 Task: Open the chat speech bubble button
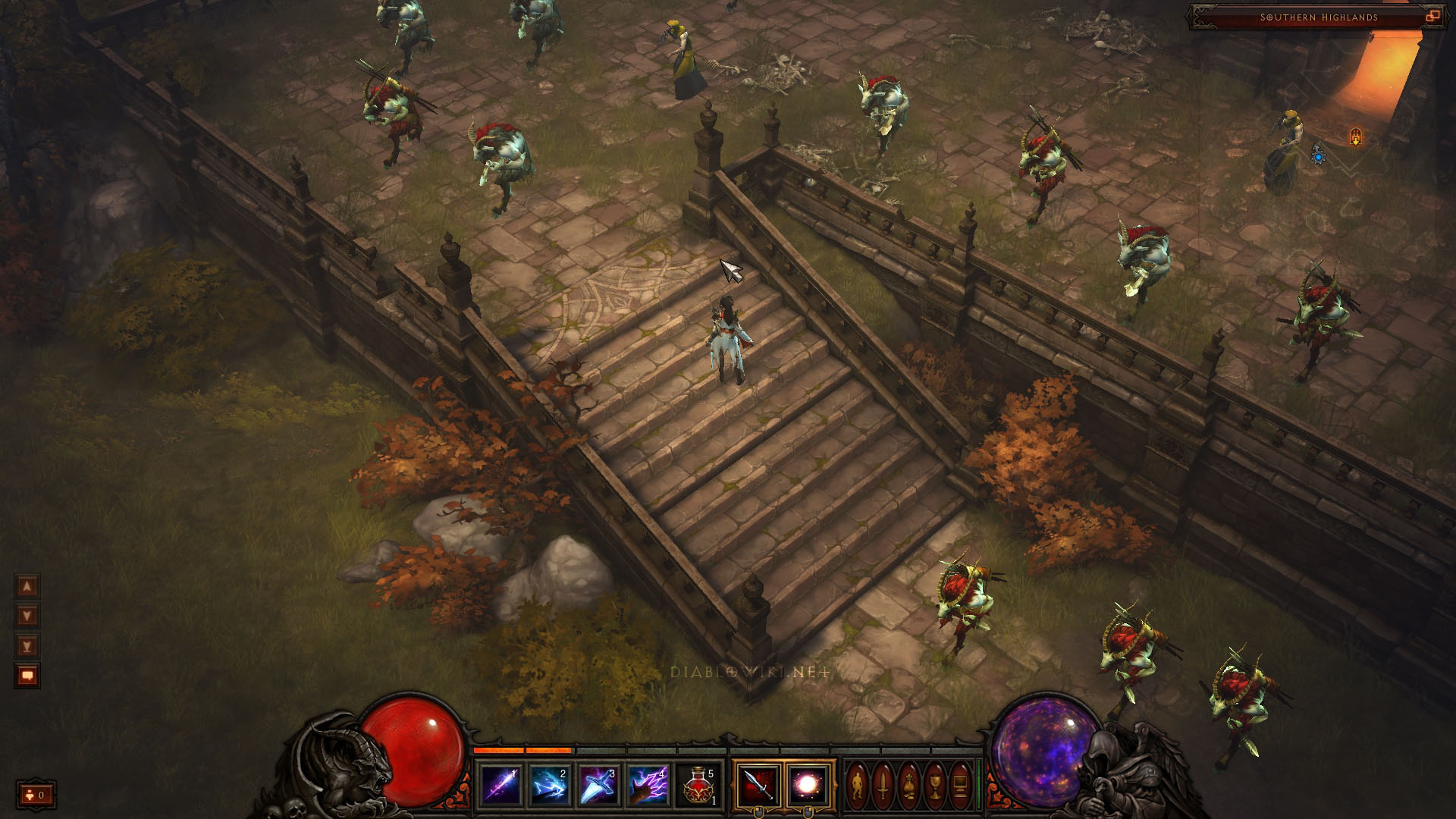pos(27,676)
